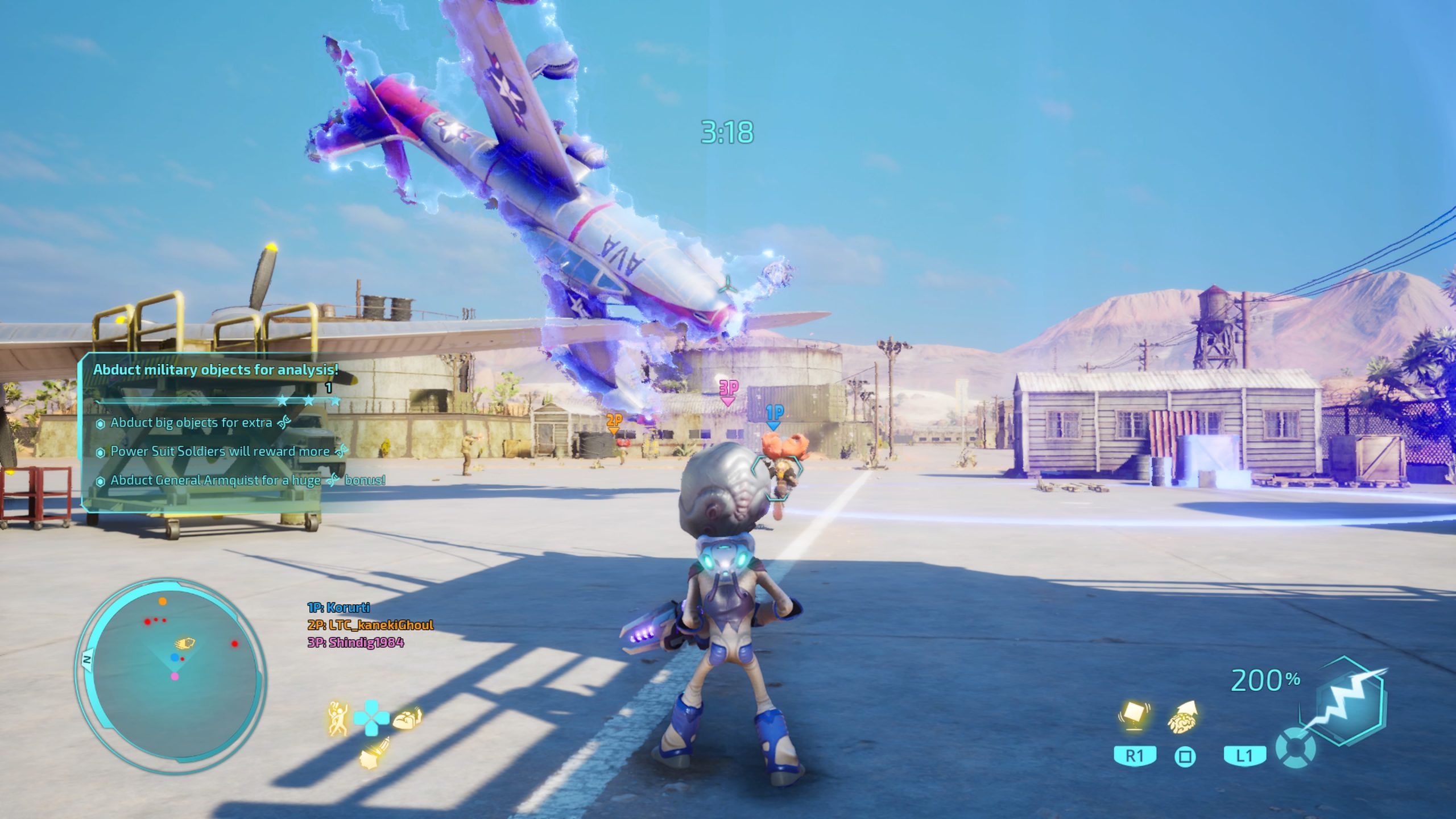
Task: Open the 'Abduct military objects for analysis!' objective panel
Action: (x=216, y=370)
